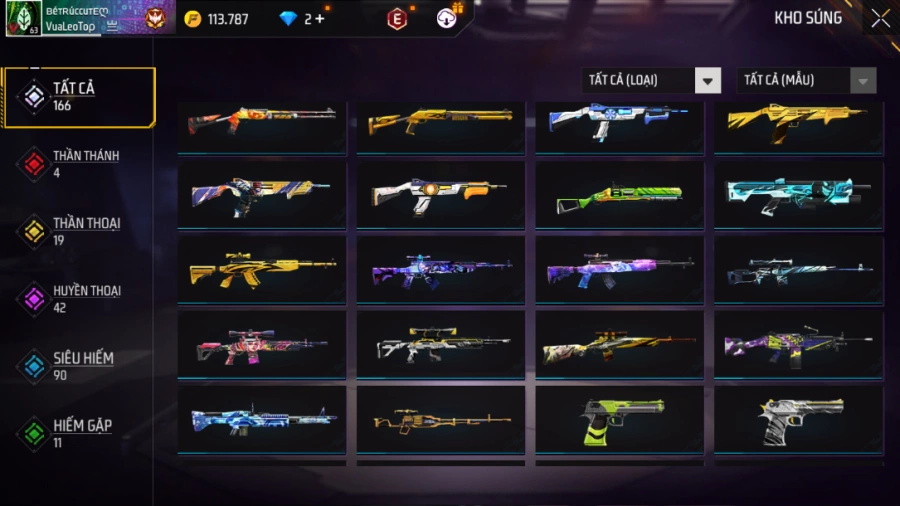Image resolution: width=900 pixels, height=506 pixels.
Task: Select the blue camo machine gun skin
Action: [262, 420]
